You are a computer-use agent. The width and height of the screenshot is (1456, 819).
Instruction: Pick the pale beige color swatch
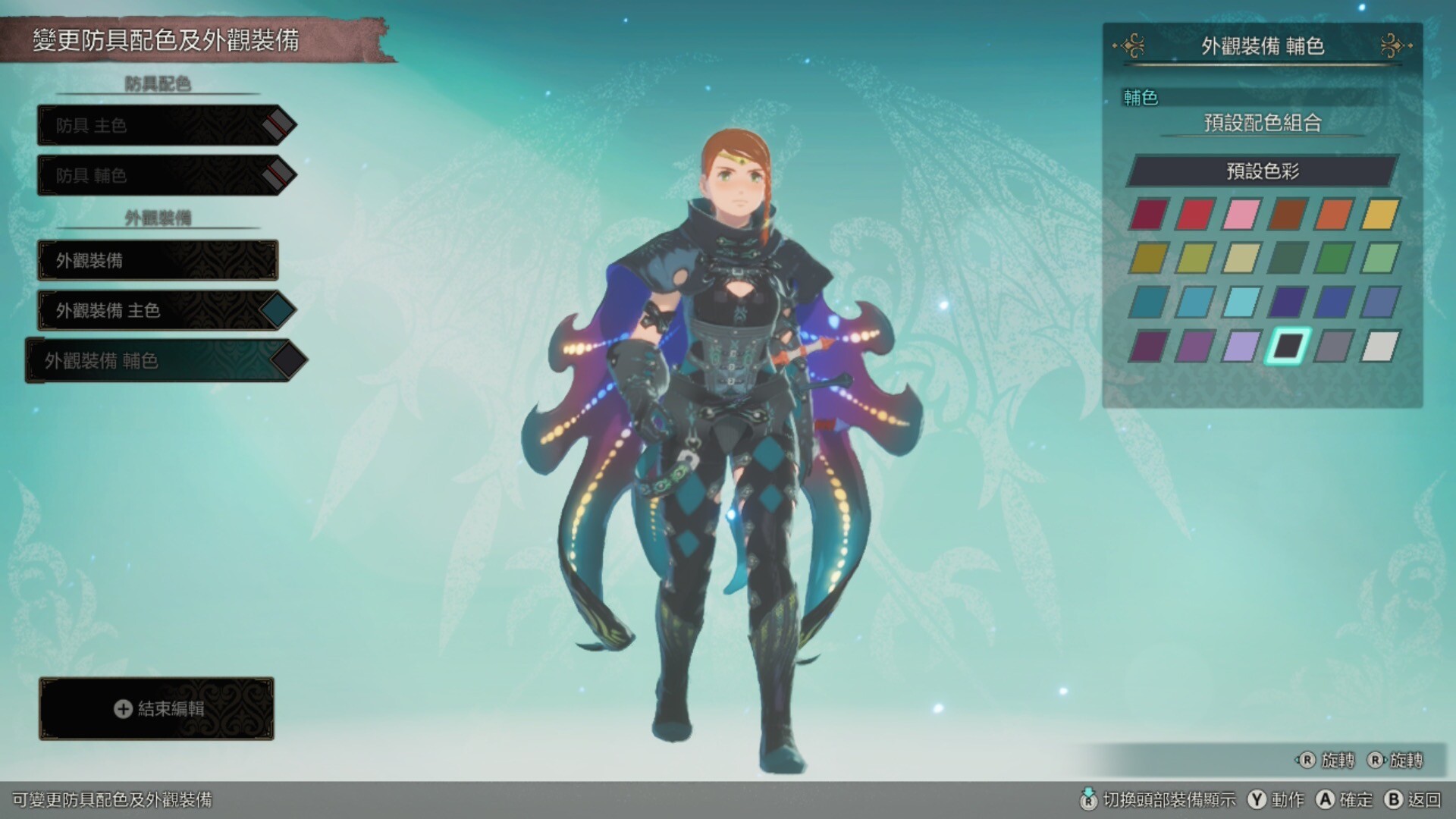tap(1241, 259)
